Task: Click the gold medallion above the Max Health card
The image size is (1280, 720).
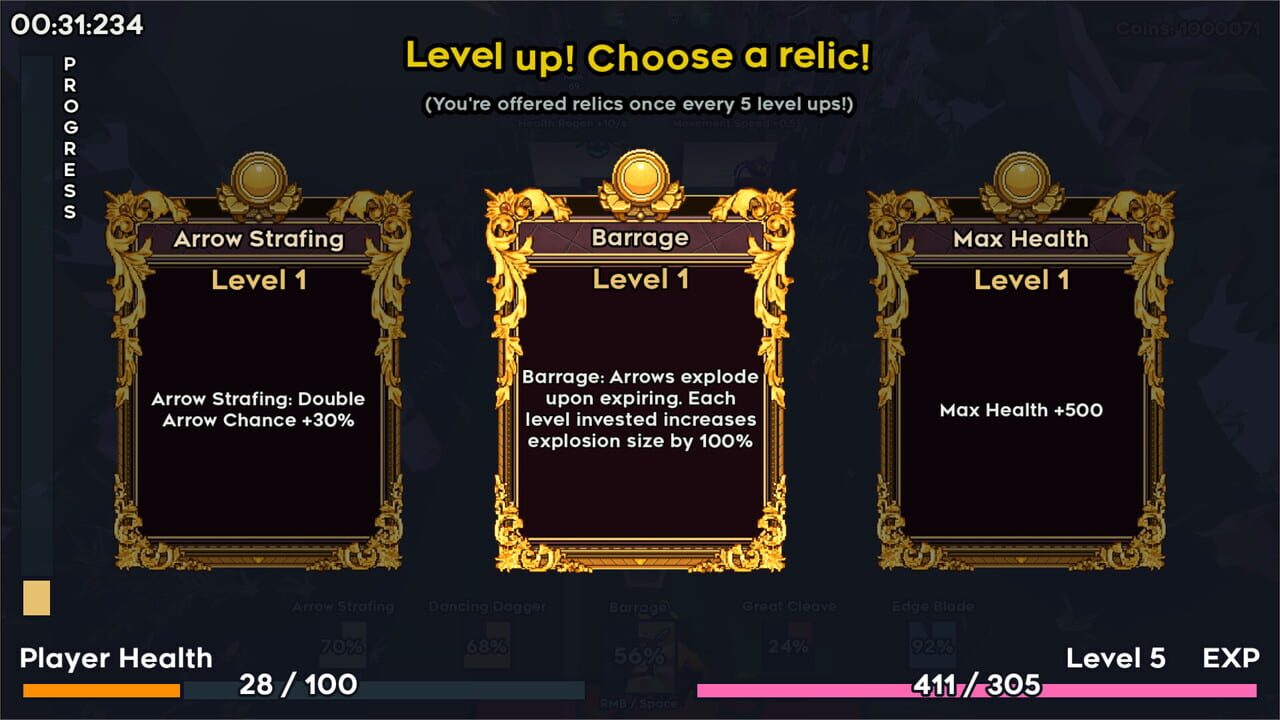Action: 1021,178
